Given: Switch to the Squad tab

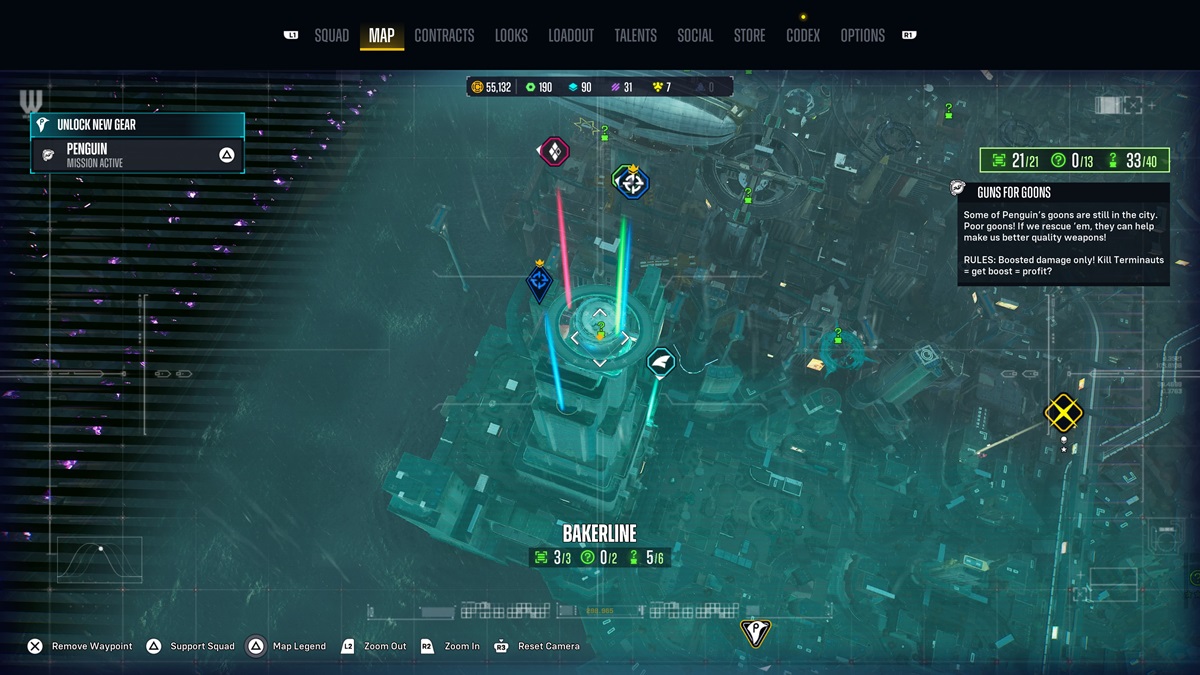Looking at the screenshot, I should pyautogui.click(x=331, y=35).
